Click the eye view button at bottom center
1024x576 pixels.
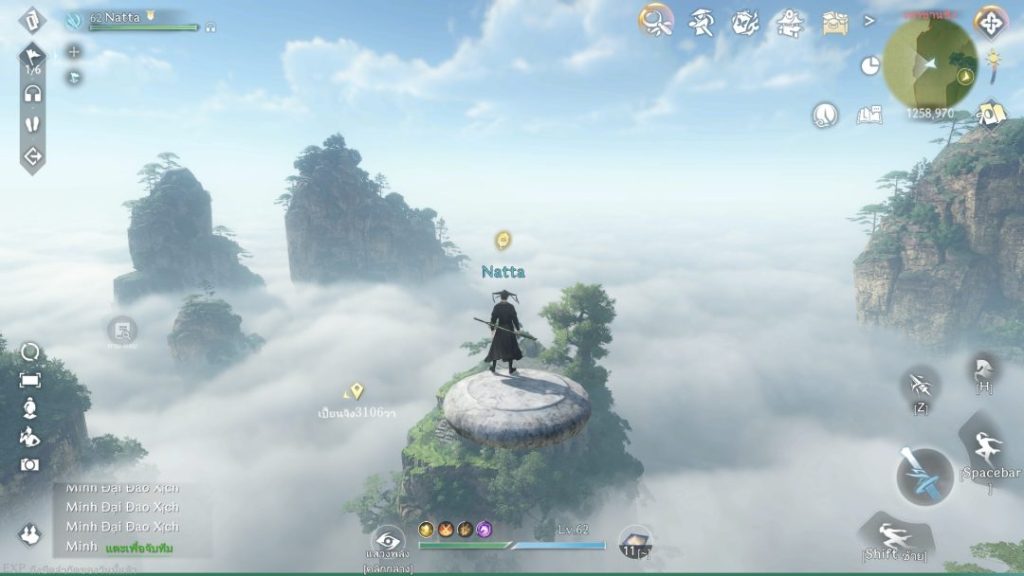point(387,541)
